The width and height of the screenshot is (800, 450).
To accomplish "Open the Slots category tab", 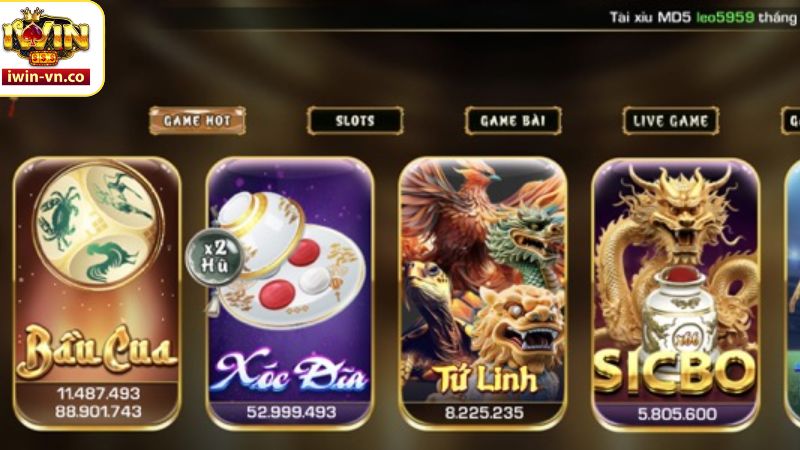I will pyautogui.click(x=355, y=121).
